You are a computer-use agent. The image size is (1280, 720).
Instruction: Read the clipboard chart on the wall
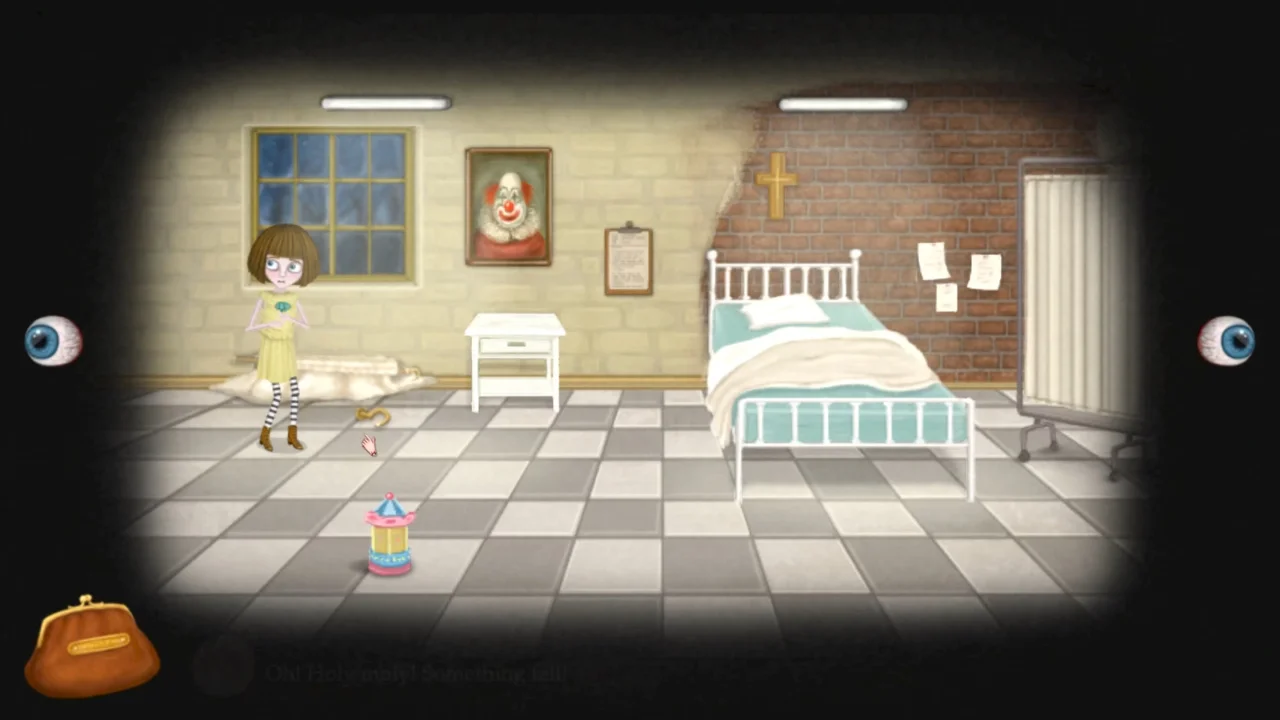[627, 258]
